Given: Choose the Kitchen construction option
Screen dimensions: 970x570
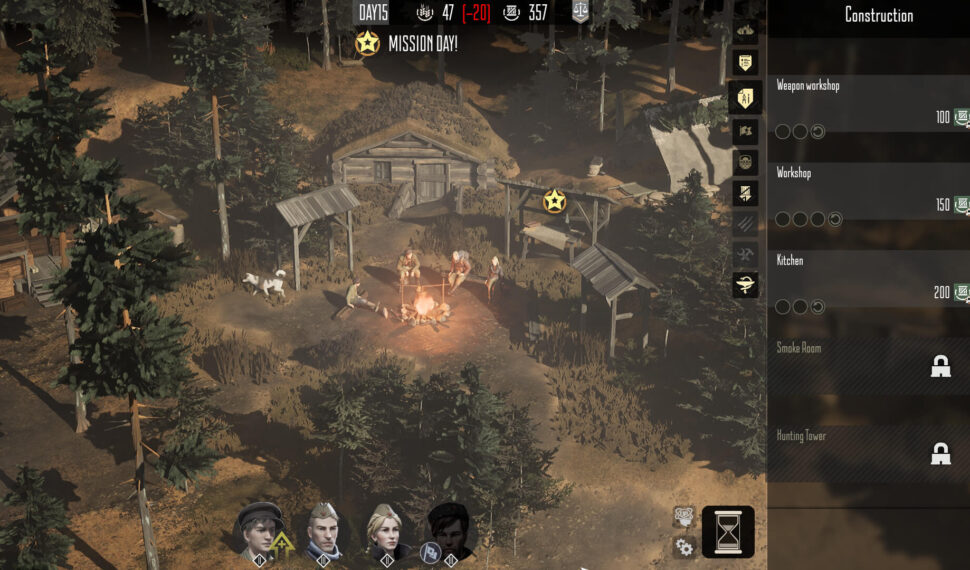Looking at the screenshot, I should click(x=866, y=279).
